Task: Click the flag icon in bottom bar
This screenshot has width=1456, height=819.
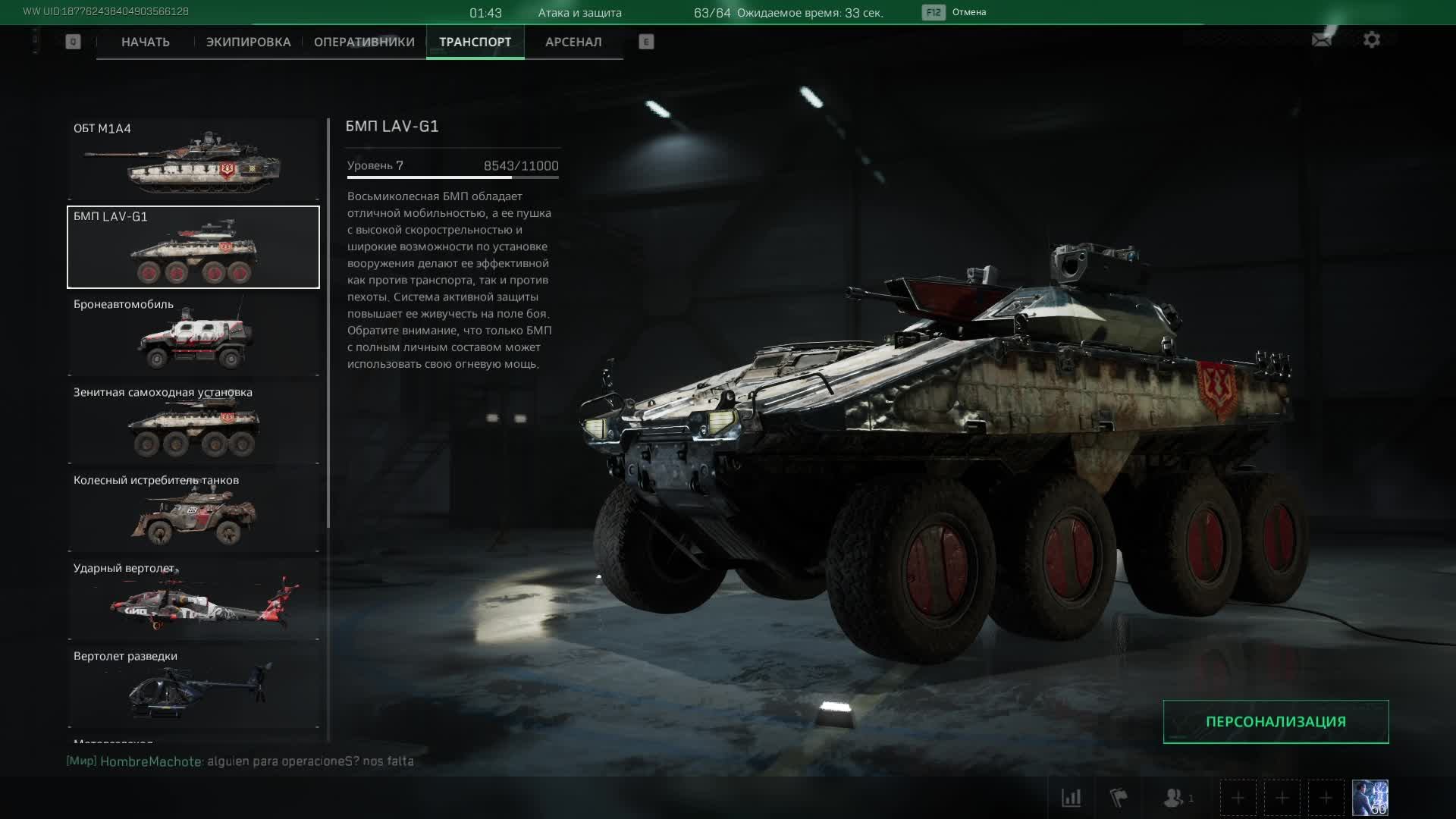Action: (x=1119, y=798)
